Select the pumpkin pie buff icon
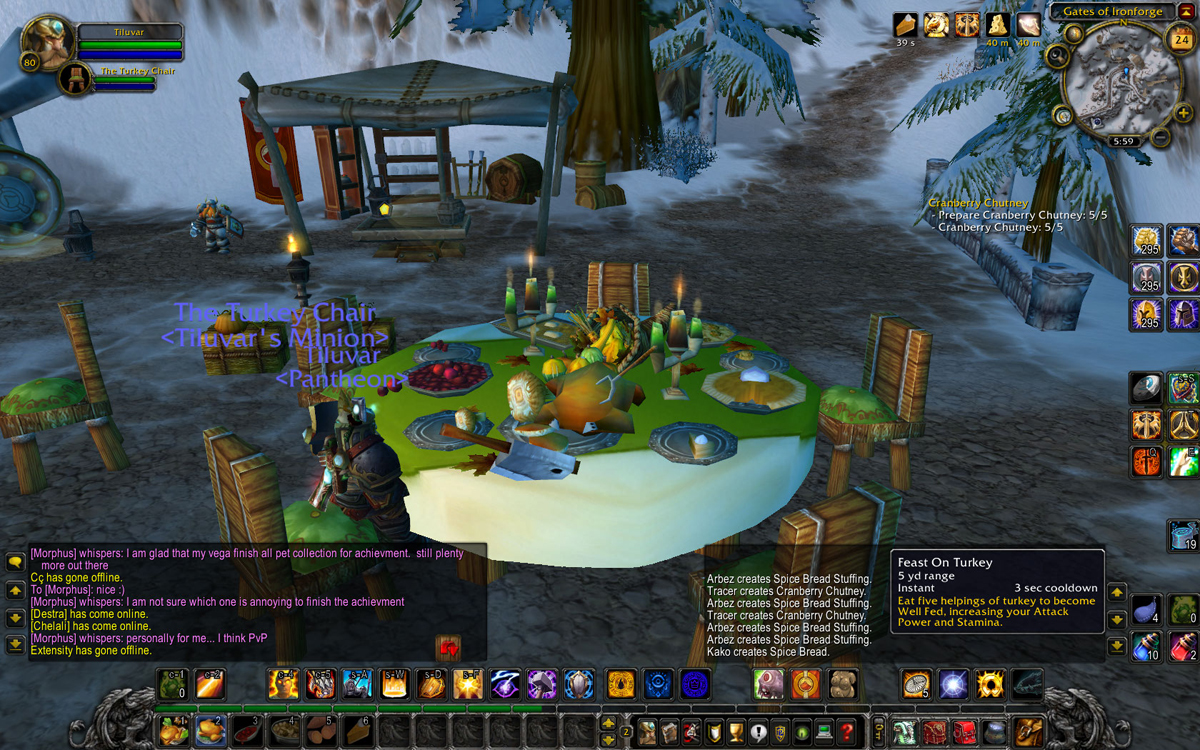The image size is (1200, 750). tap(906, 25)
